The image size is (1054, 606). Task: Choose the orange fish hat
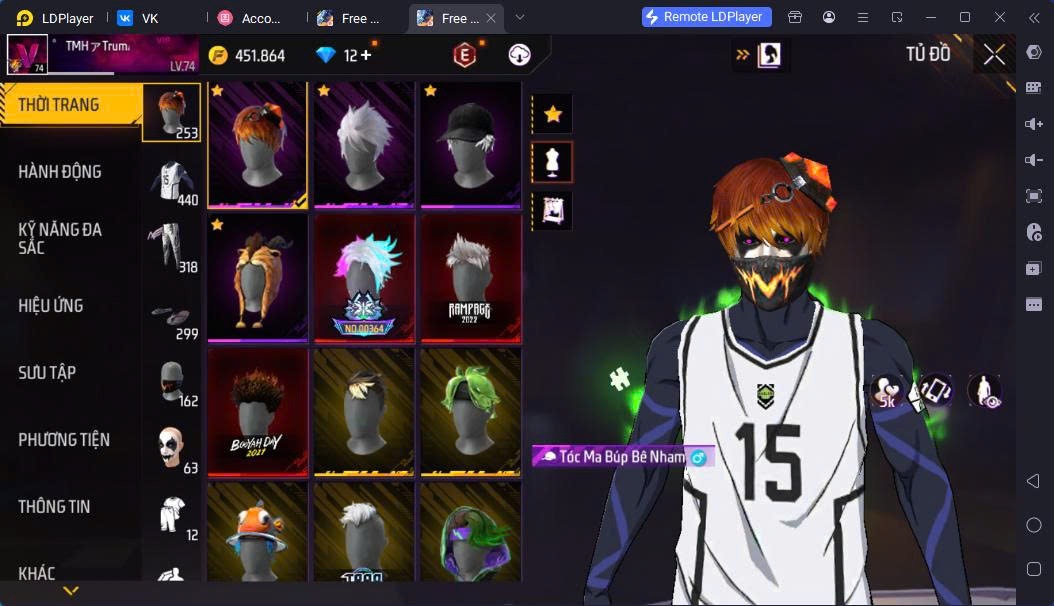pyautogui.click(x=258, y=535)
